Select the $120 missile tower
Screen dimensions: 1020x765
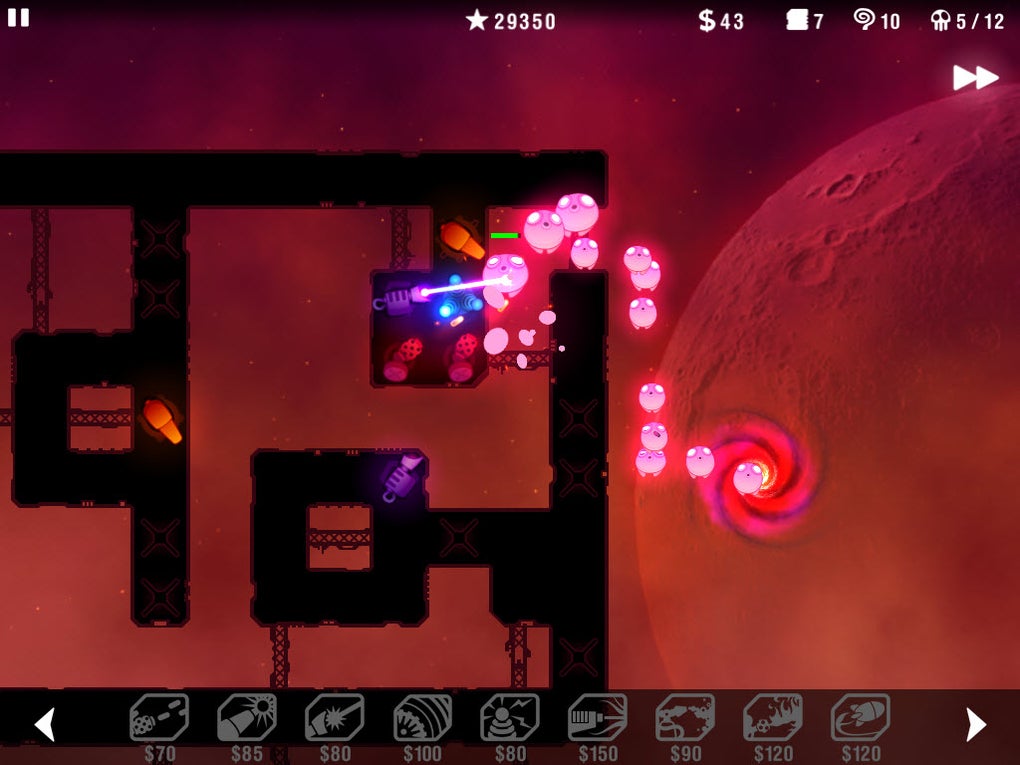click(860, 718)
